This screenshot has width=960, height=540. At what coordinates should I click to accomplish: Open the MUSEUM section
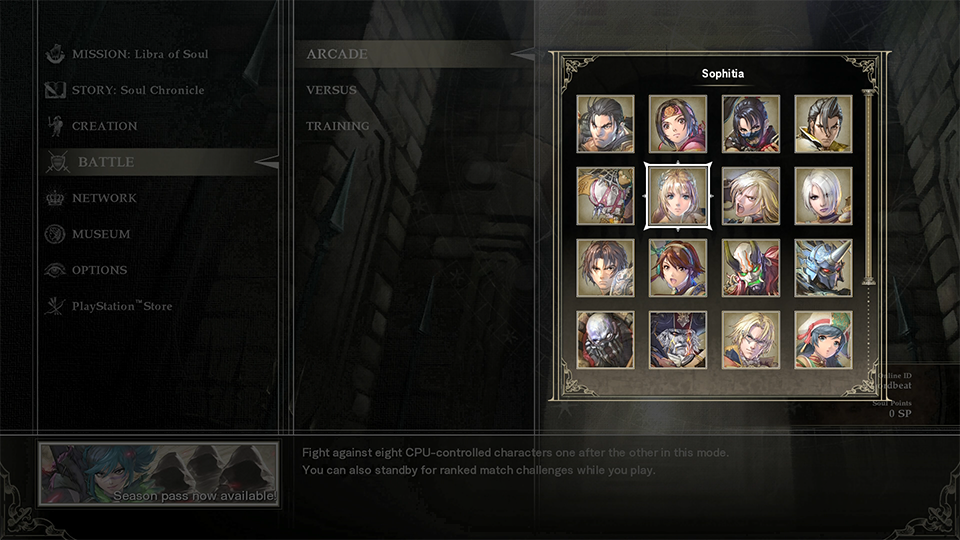tap(100, 234)
